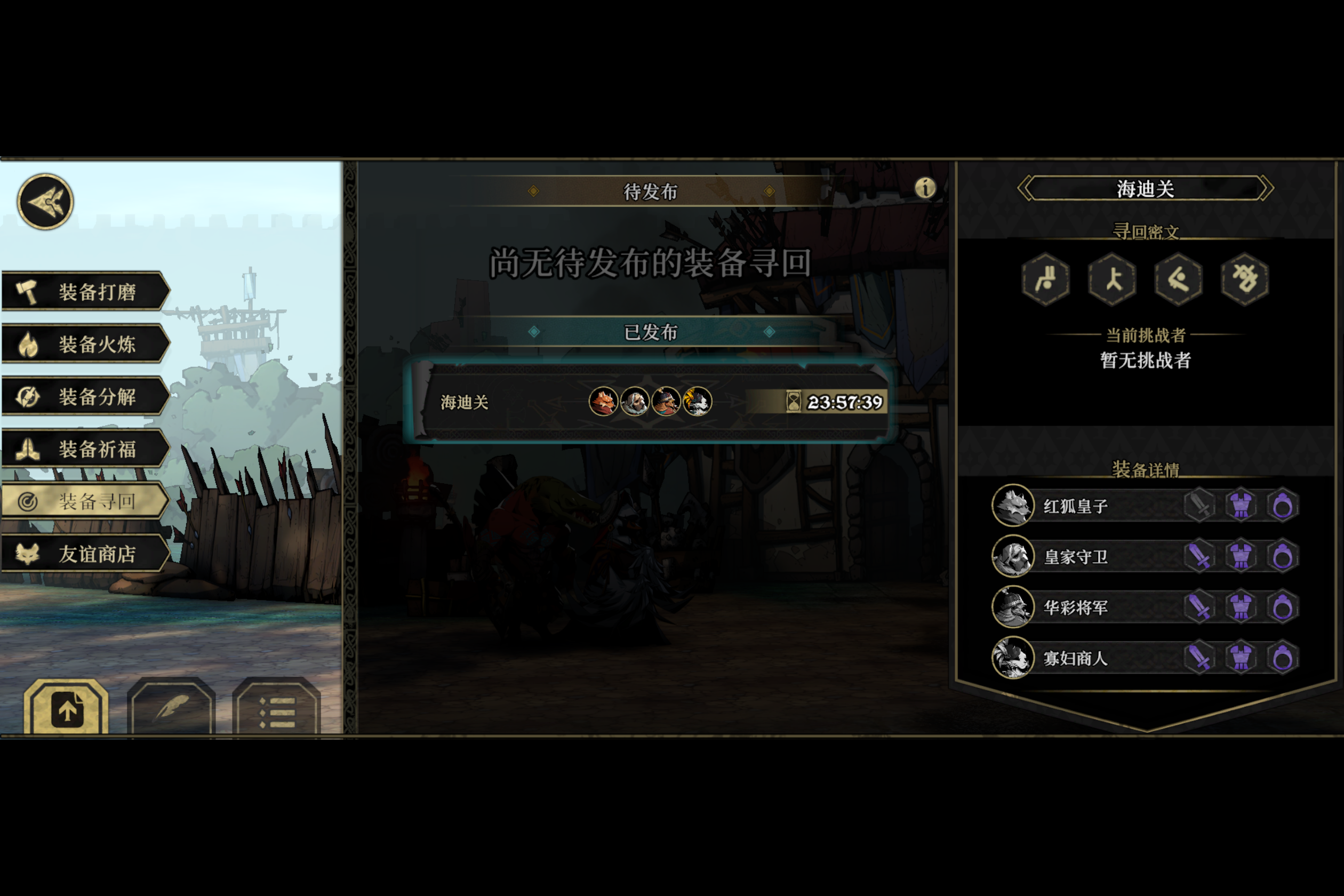
Task: Show the list icon button
Action: point(277,710)
